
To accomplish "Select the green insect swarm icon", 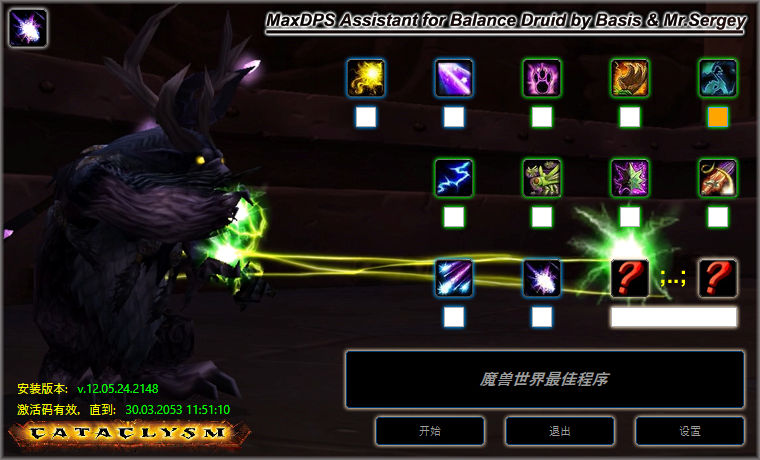I will pyautogui.click(x=542, y=178).
